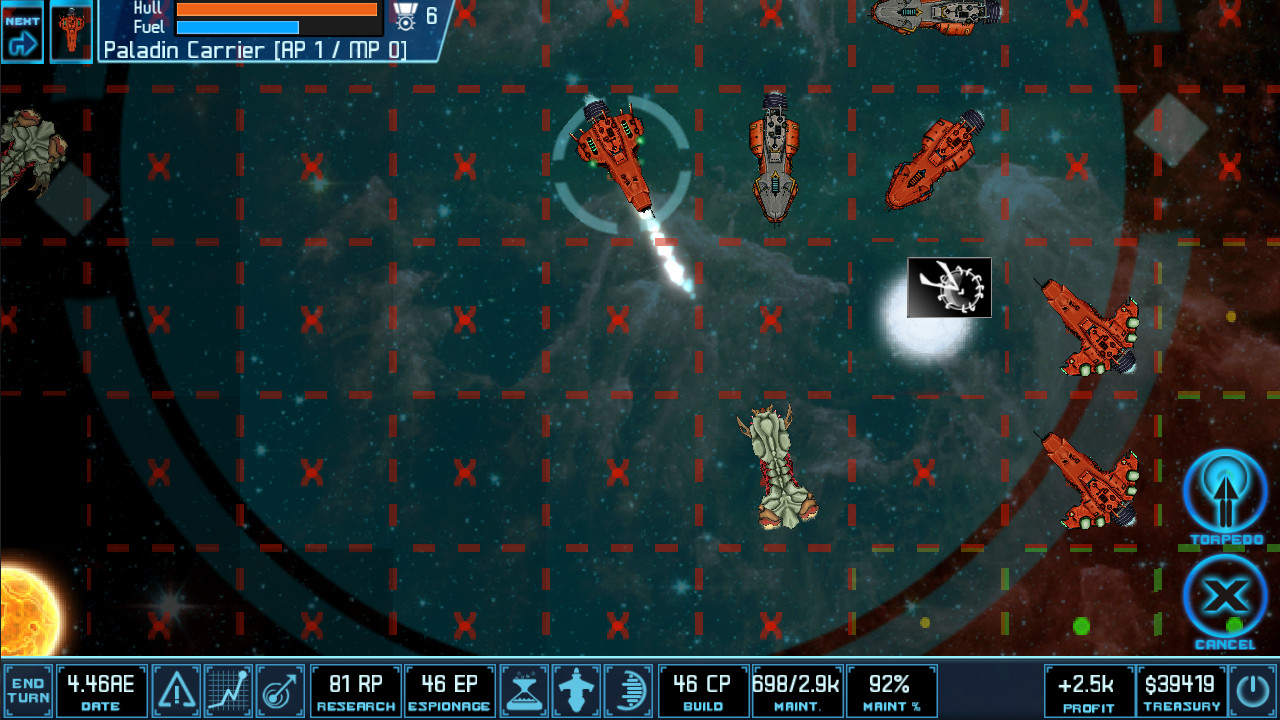
Task: Open goals via the target arrow icon
Action: coord(279,689)
